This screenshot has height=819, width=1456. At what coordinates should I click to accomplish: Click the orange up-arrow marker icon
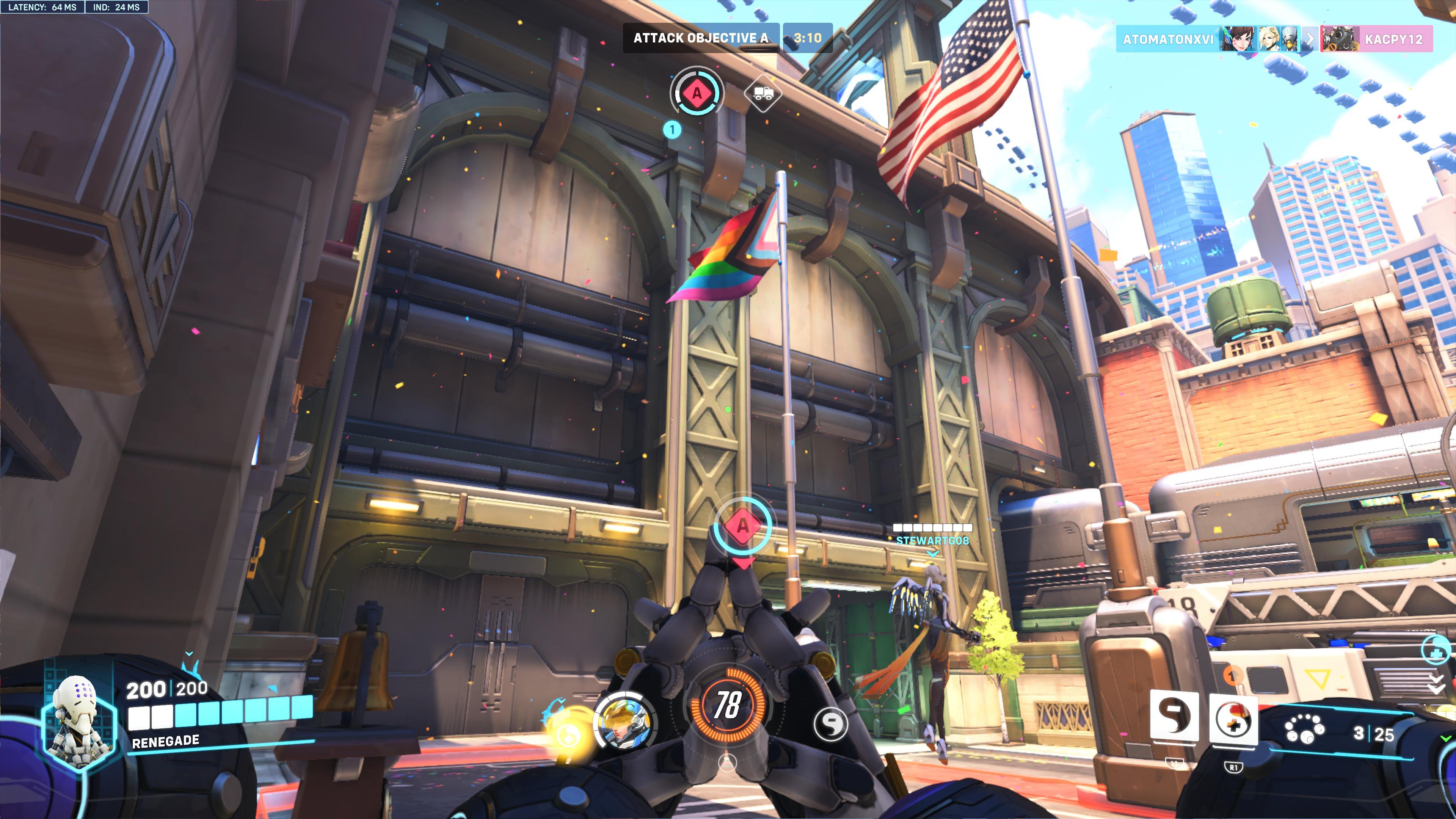tap(1232, 674)
